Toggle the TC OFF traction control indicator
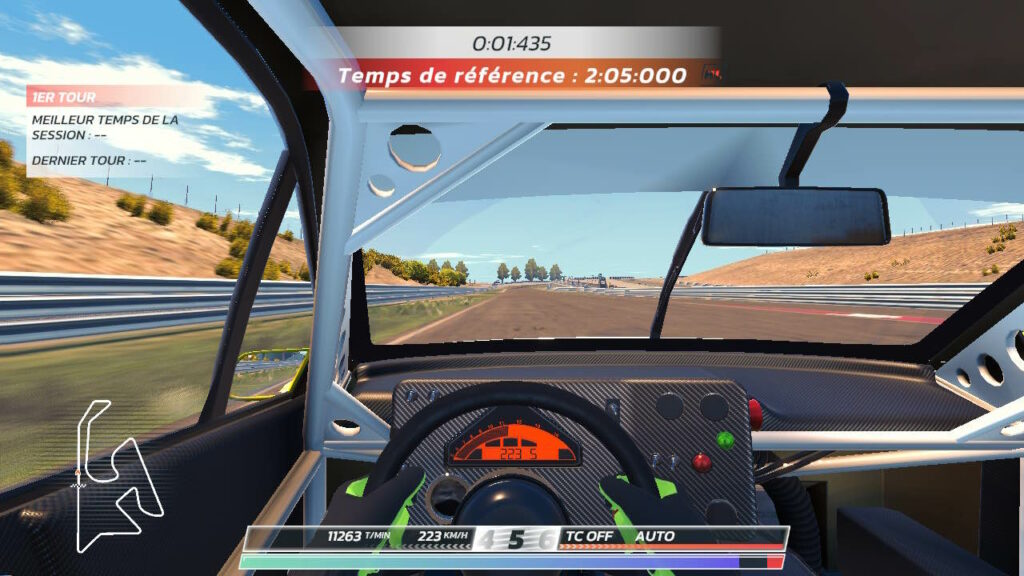 [590, 537]
